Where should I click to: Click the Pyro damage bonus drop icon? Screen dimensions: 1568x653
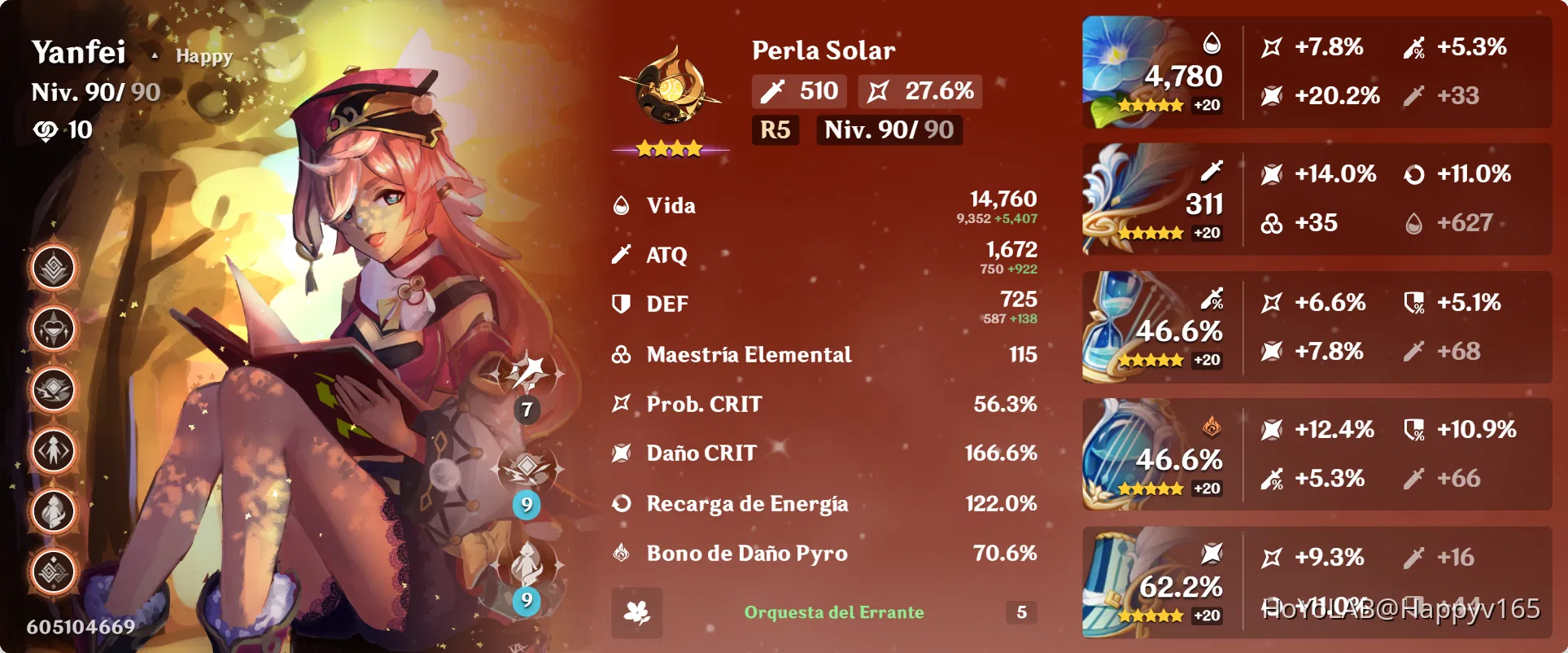click(x=620, y=553)
